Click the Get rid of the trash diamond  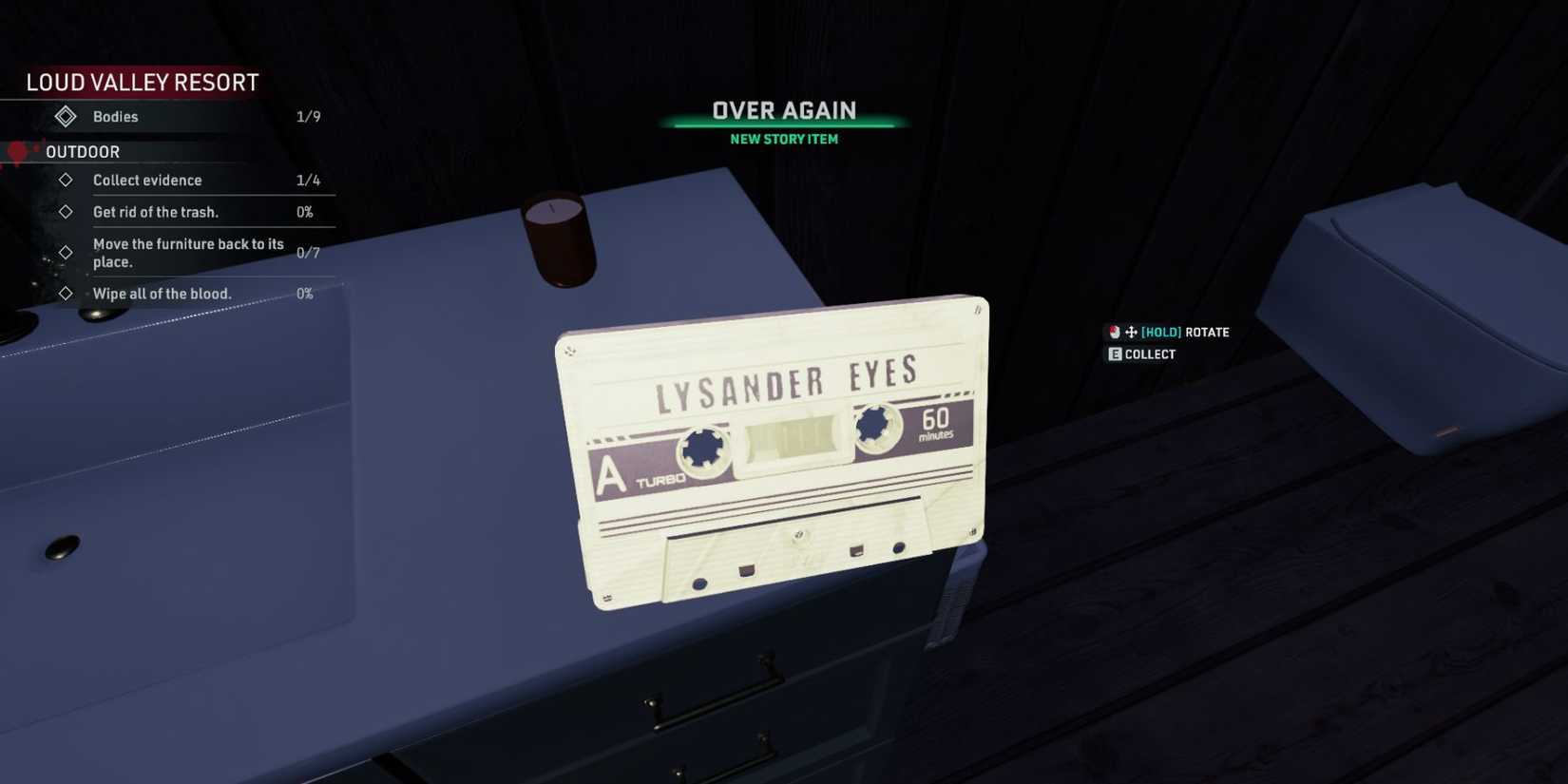coord(65,211)
